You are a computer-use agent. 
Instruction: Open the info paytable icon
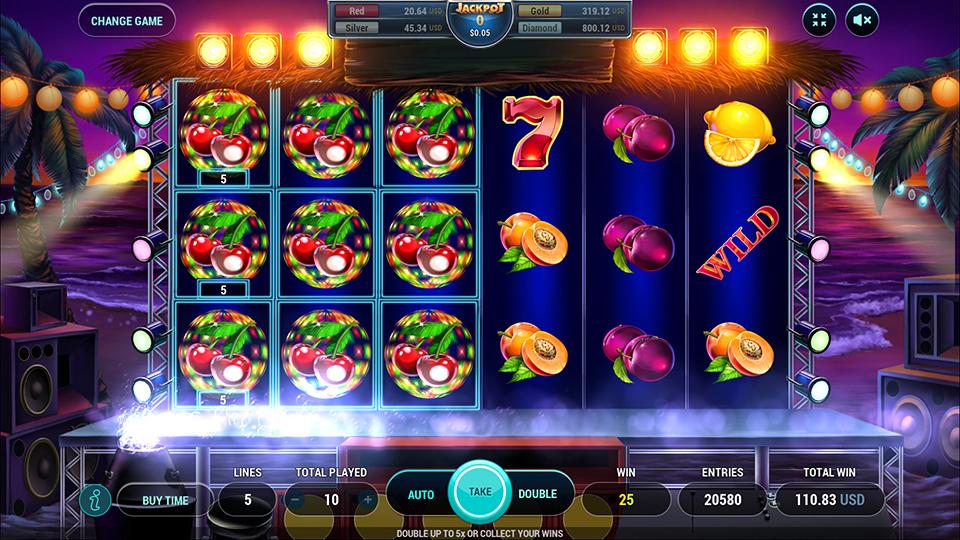(x=94, y=498)
